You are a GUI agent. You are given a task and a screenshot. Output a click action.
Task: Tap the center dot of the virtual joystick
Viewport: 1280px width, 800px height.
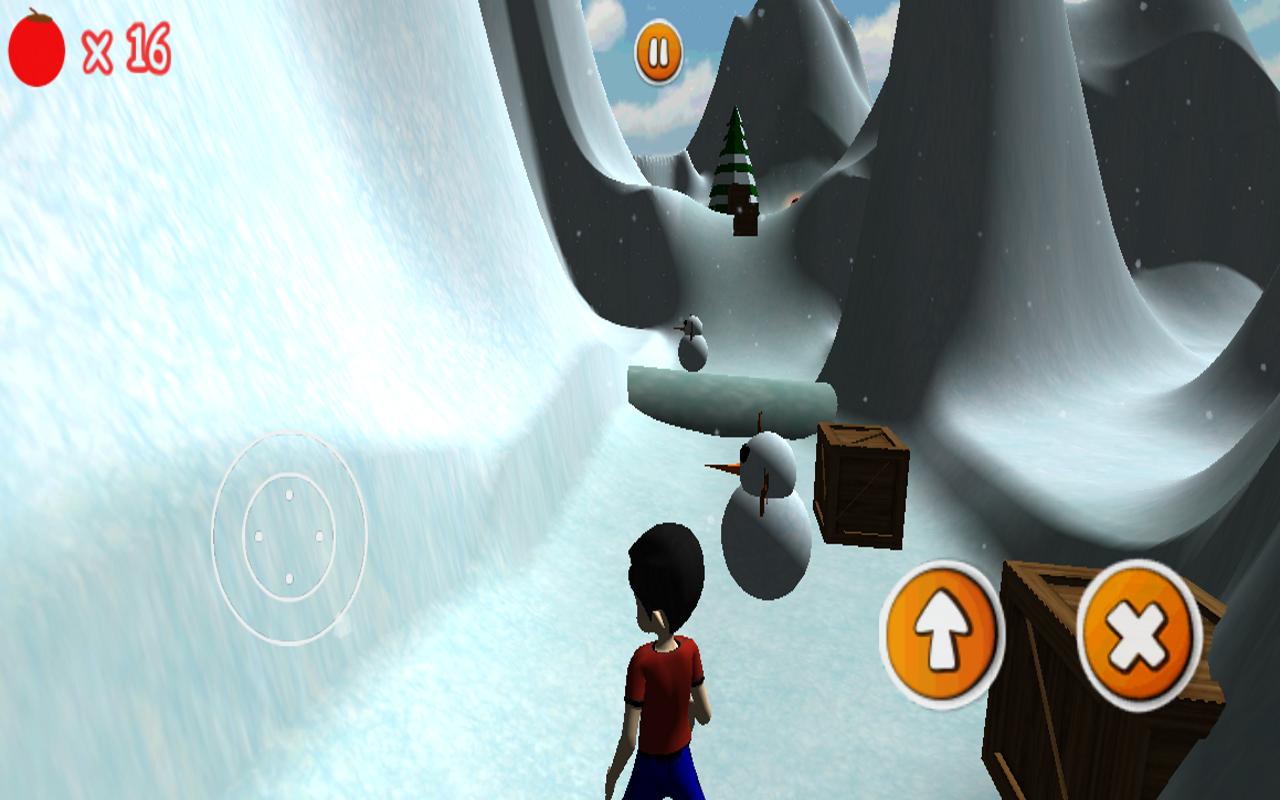point(289,535)
